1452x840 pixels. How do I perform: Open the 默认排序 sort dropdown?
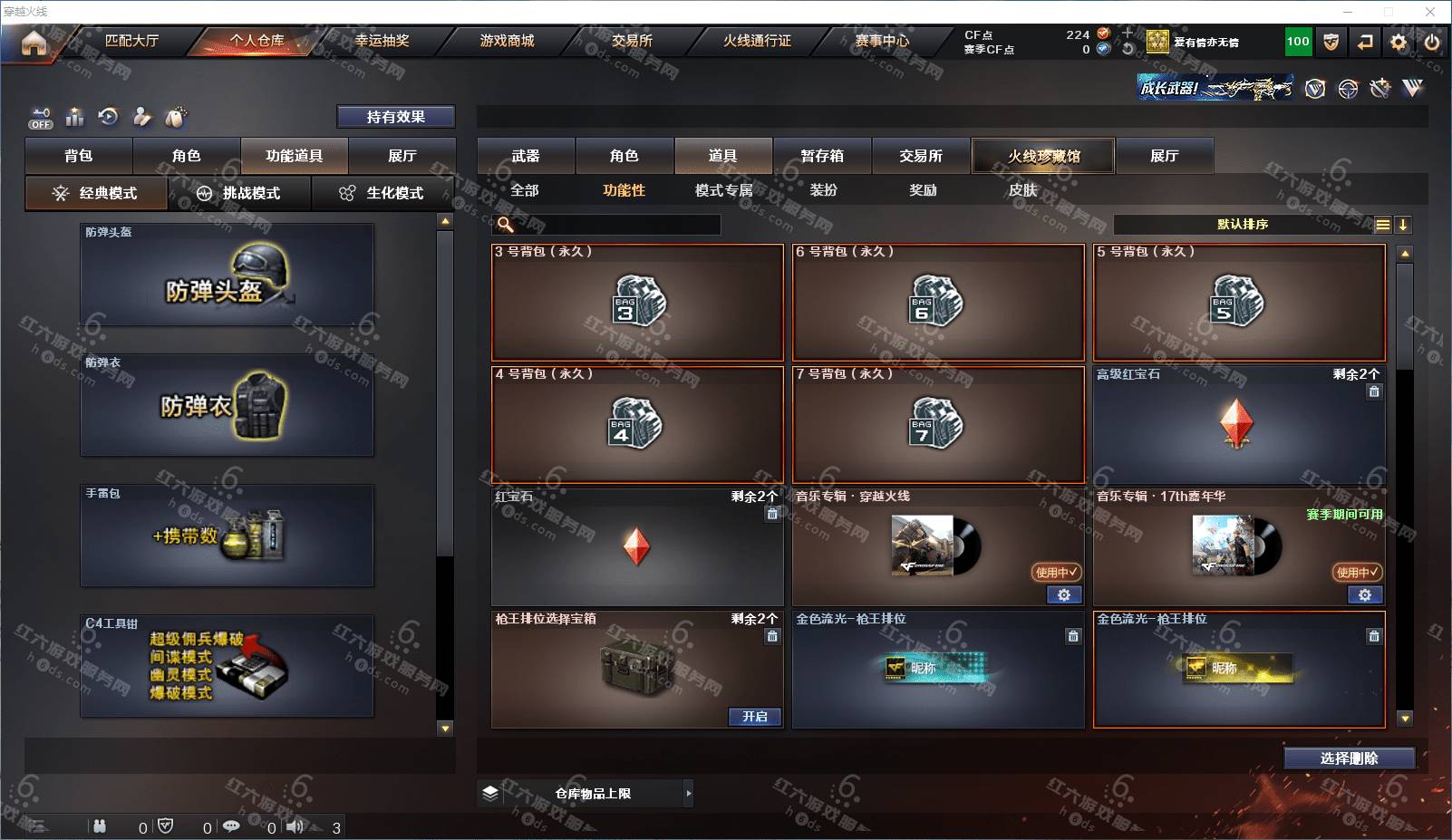(x=1243, y=225)
